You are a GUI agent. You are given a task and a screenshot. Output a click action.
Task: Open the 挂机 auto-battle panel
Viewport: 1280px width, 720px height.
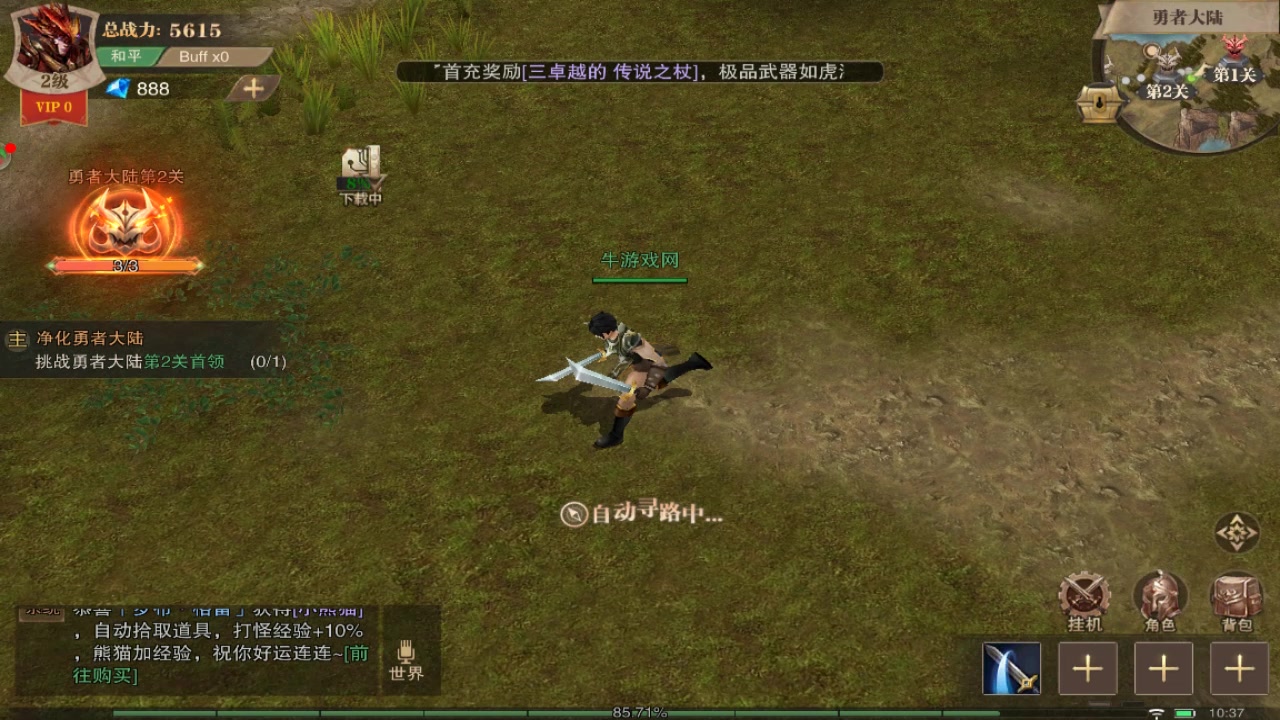[x=1085, y=600]
